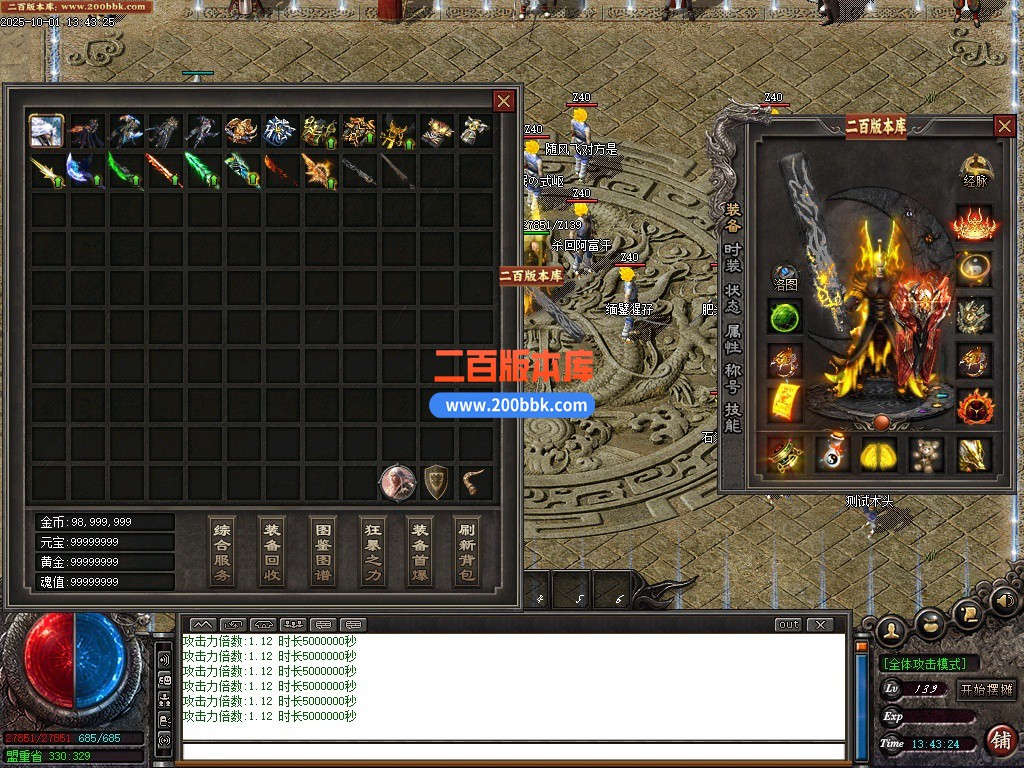Show the 称号 titles tab

click(733, 378)
